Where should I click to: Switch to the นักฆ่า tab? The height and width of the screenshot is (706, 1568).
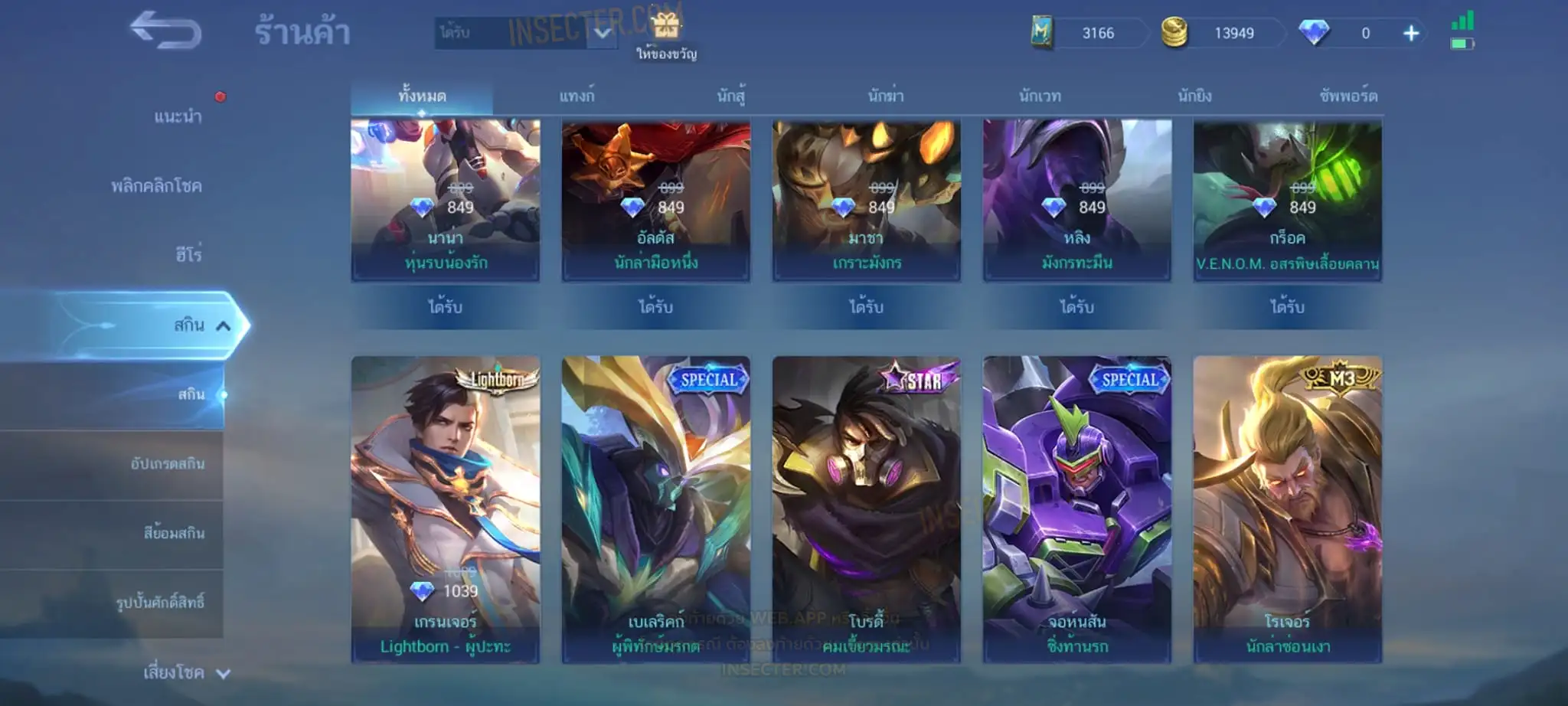(886, 96)
